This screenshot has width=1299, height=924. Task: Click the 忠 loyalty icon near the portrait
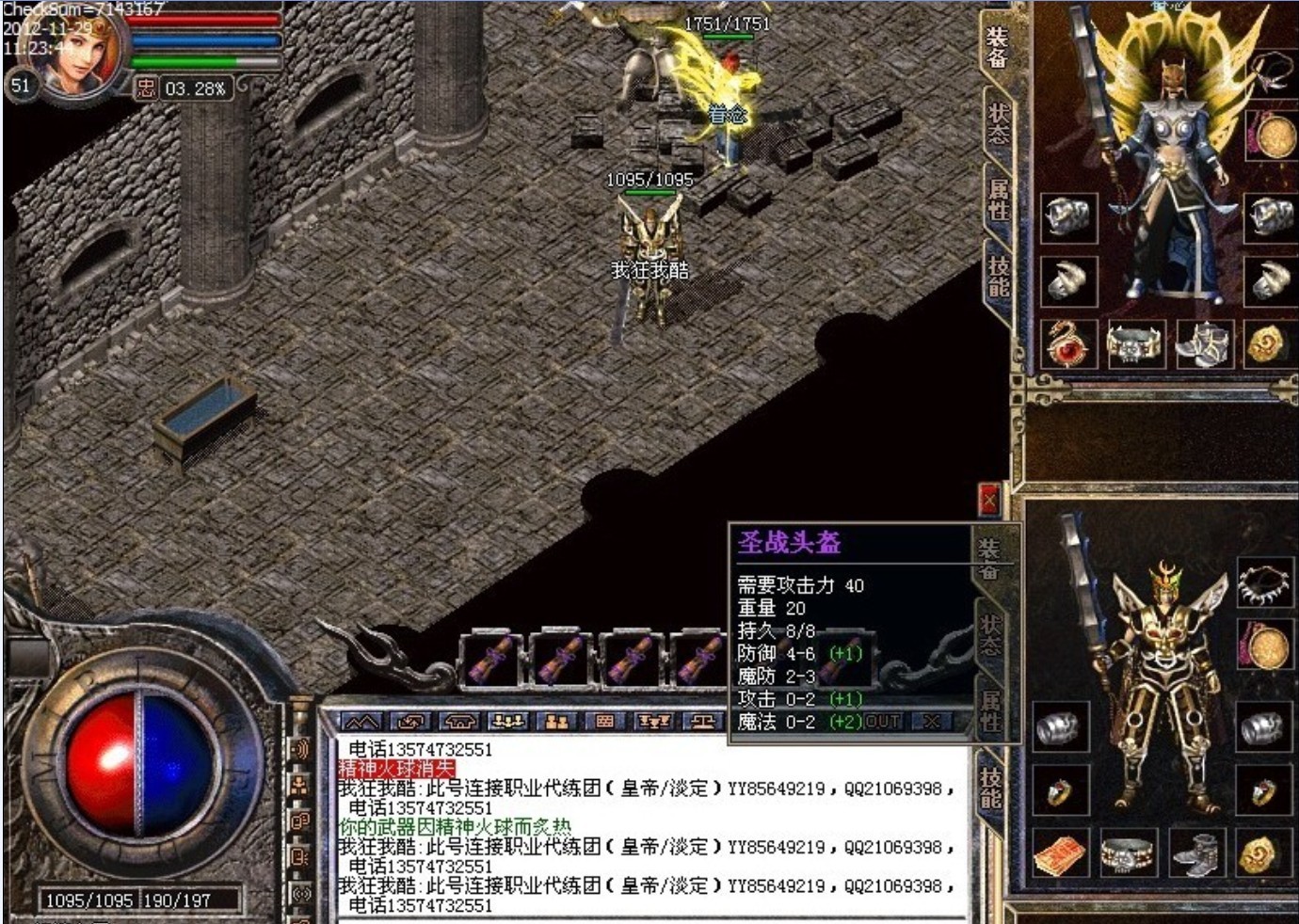pyautogui.click(x=145, y=88)
